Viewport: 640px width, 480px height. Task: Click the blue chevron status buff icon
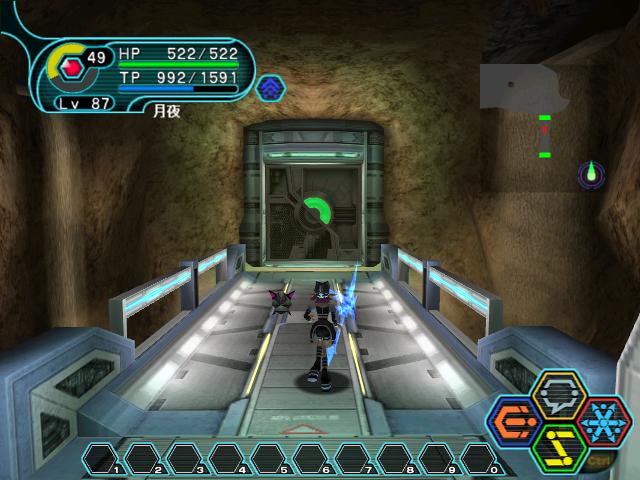(270, 88)
